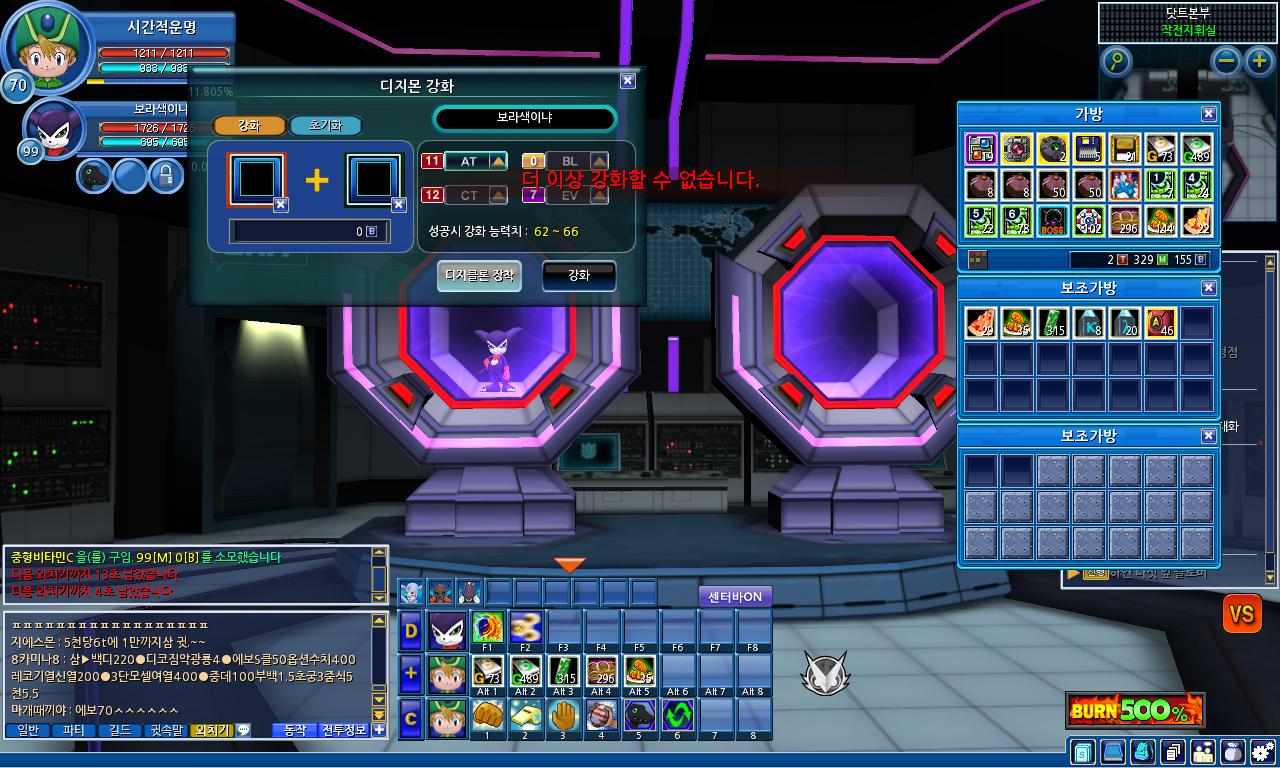Close the 디지몬 강화 window
Viewport: 1280px width, 768px height.
(x=627, y=81)
